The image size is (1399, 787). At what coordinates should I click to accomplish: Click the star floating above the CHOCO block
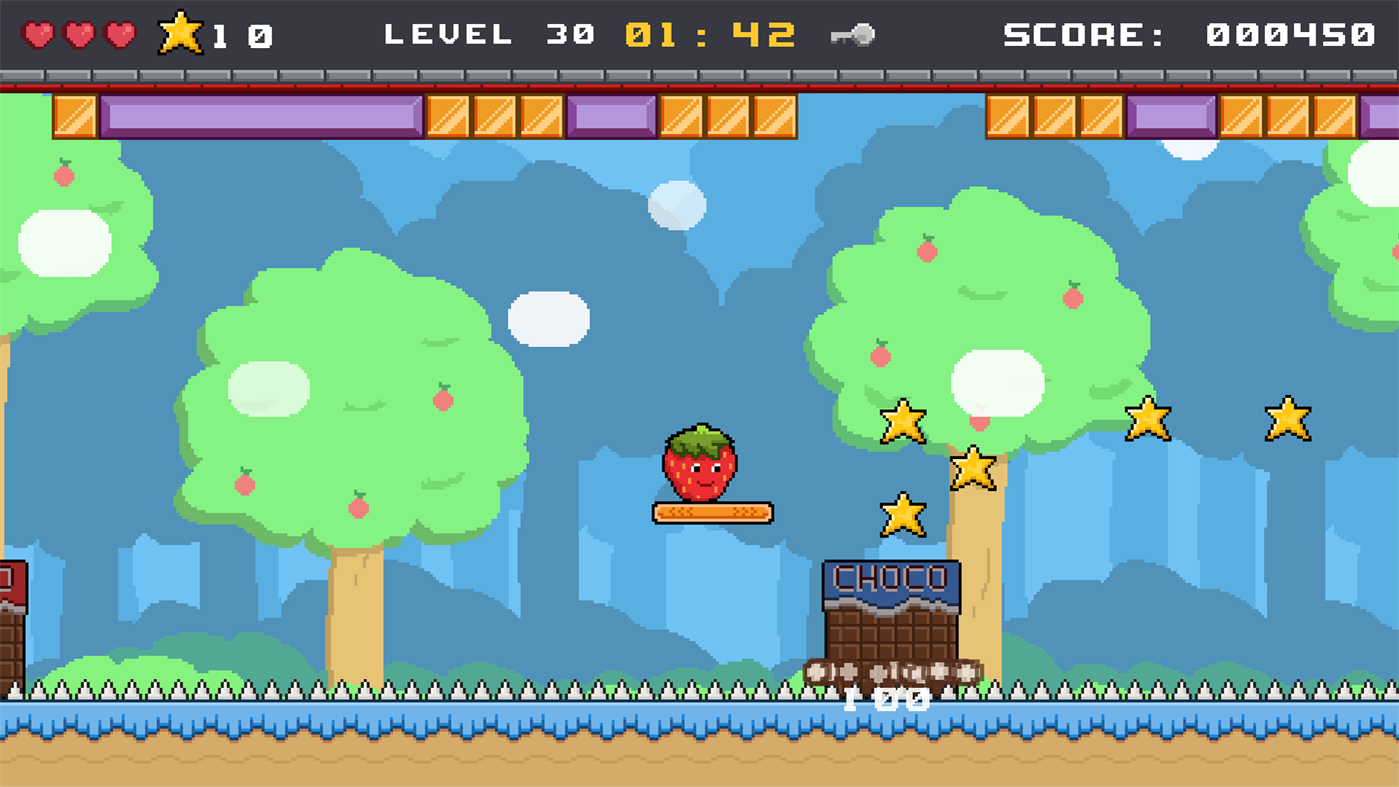(905, 512)
